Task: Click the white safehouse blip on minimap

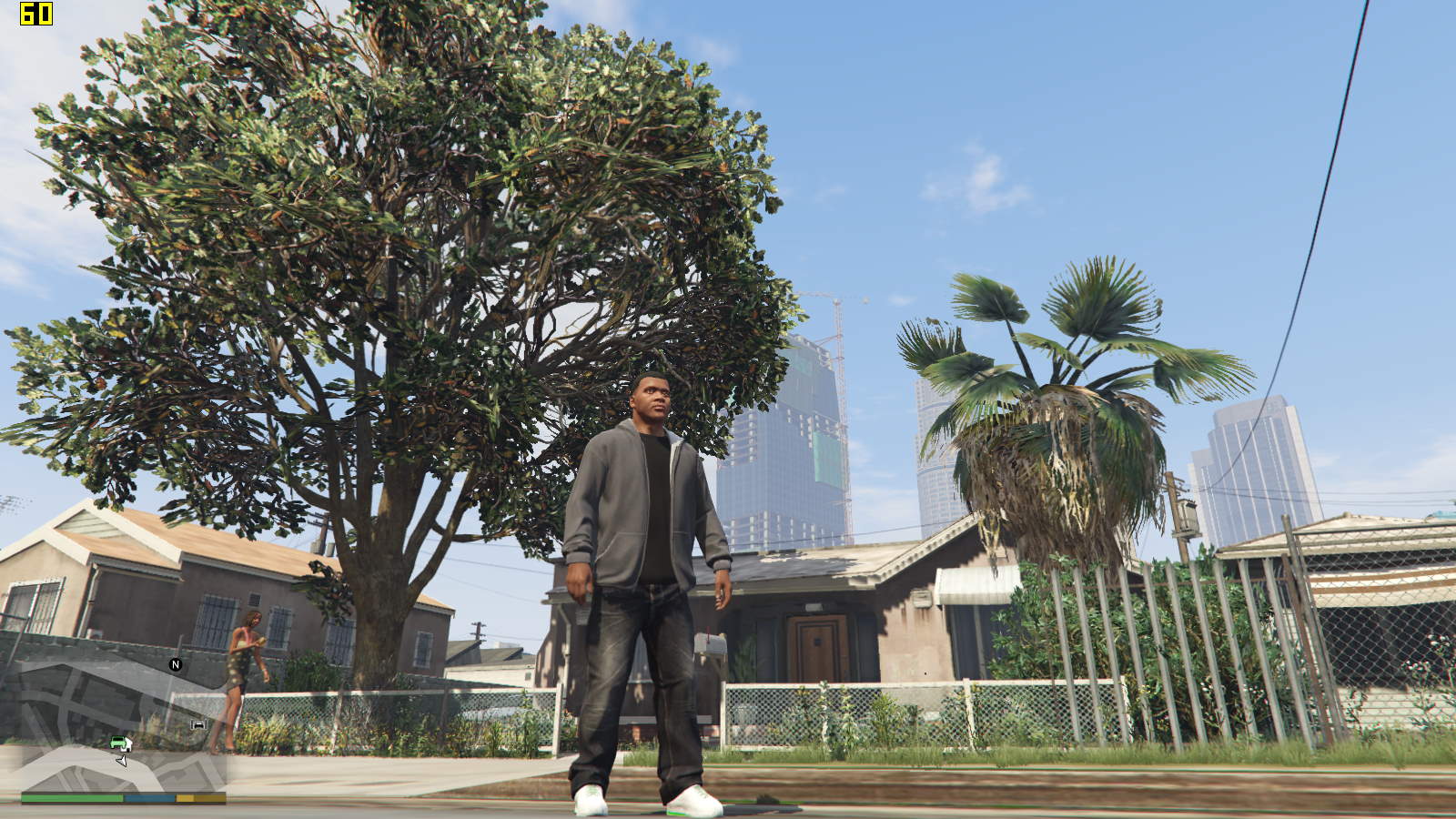Action: (x=128, y=746)
